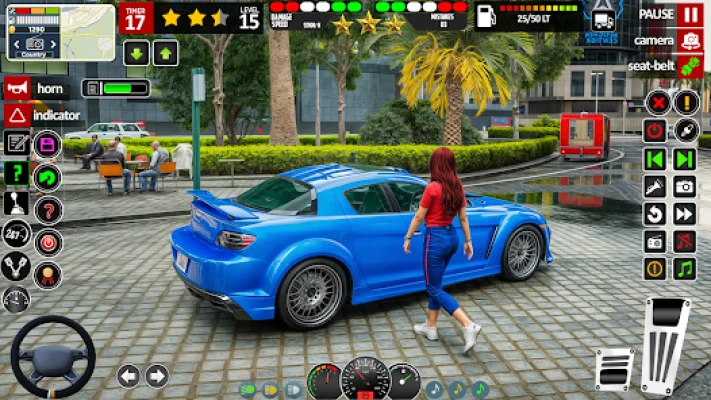This screenshot has height=400, width=711.
Task: Click the green down arrow button
Action: click(x=136, y=53)
